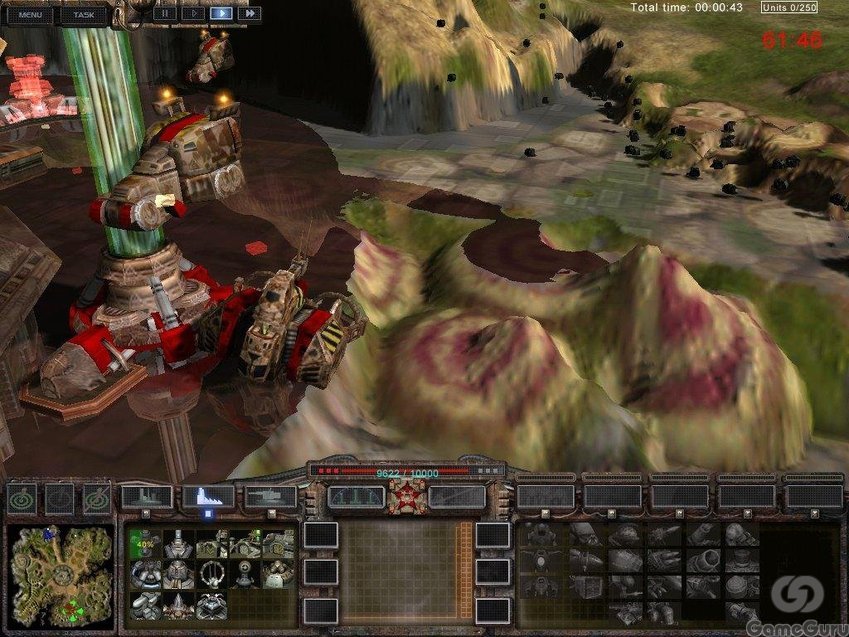Switch to the highlighted staircase-graph build tab
Viewport: 849px width, 637px height.
(208, 496)
